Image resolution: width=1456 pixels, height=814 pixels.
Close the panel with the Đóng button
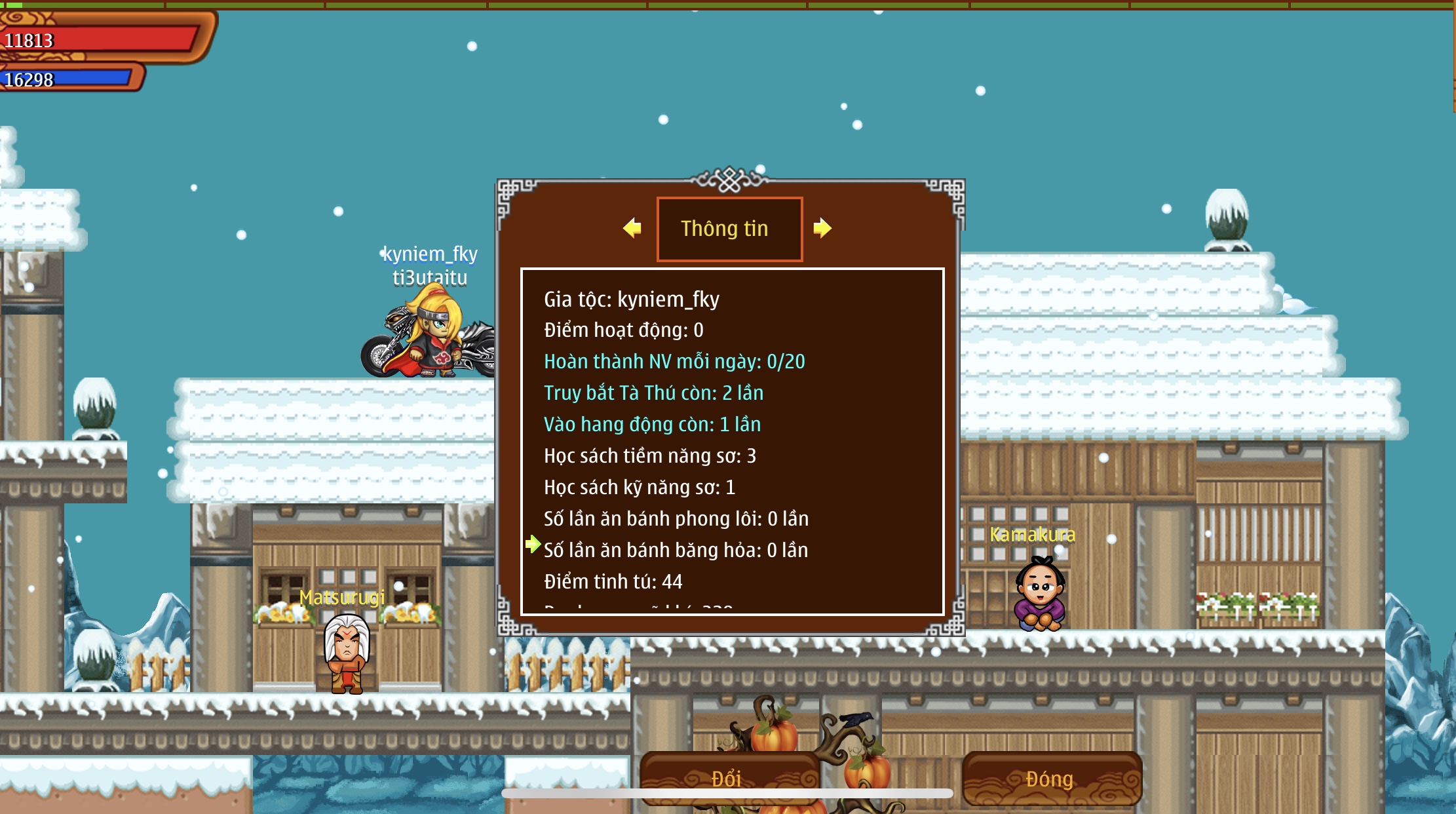coord(1050,778)
